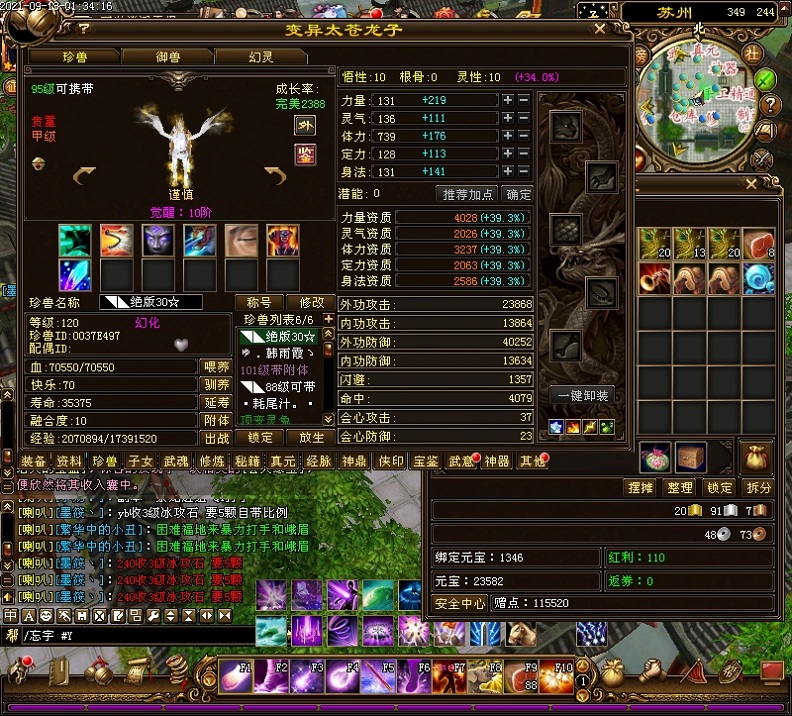Switch to the 御兽 tab

point(168,57)
